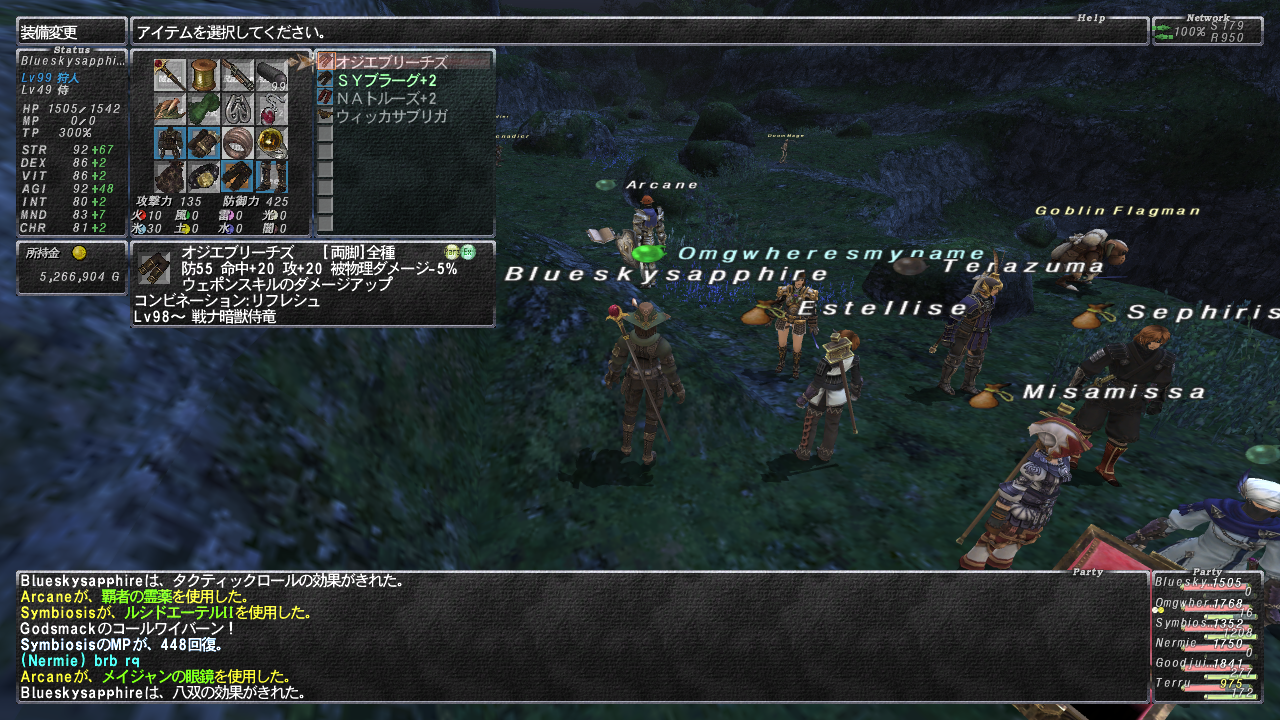Viewport: 1280px width, 720px height.
Task: Choose the red gem earring slot
Action: (271, 109)
